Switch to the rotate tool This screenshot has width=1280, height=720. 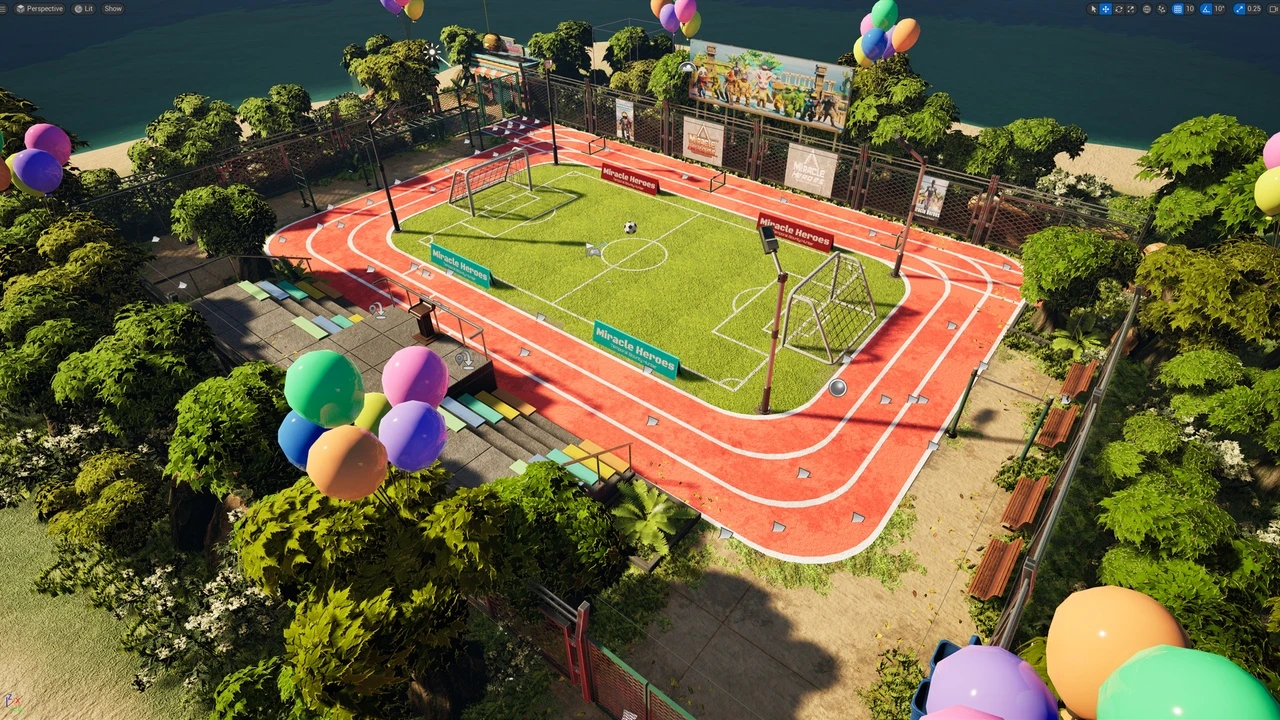click(x=1119, y=9)
